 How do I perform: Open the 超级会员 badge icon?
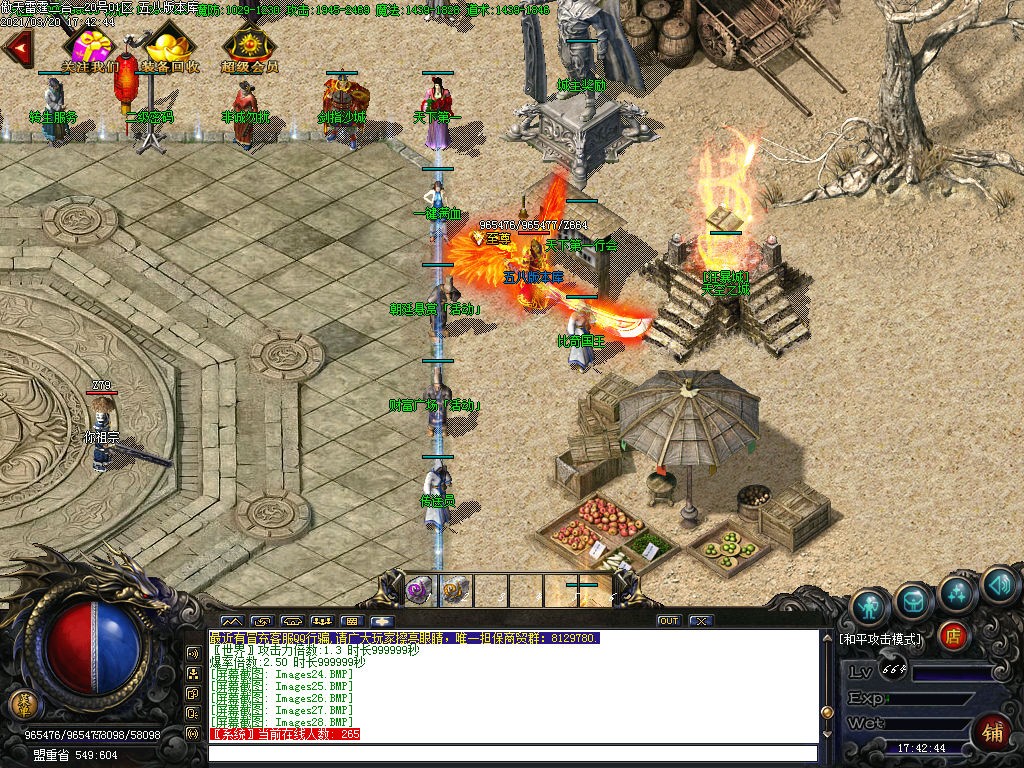coord(249,48)
